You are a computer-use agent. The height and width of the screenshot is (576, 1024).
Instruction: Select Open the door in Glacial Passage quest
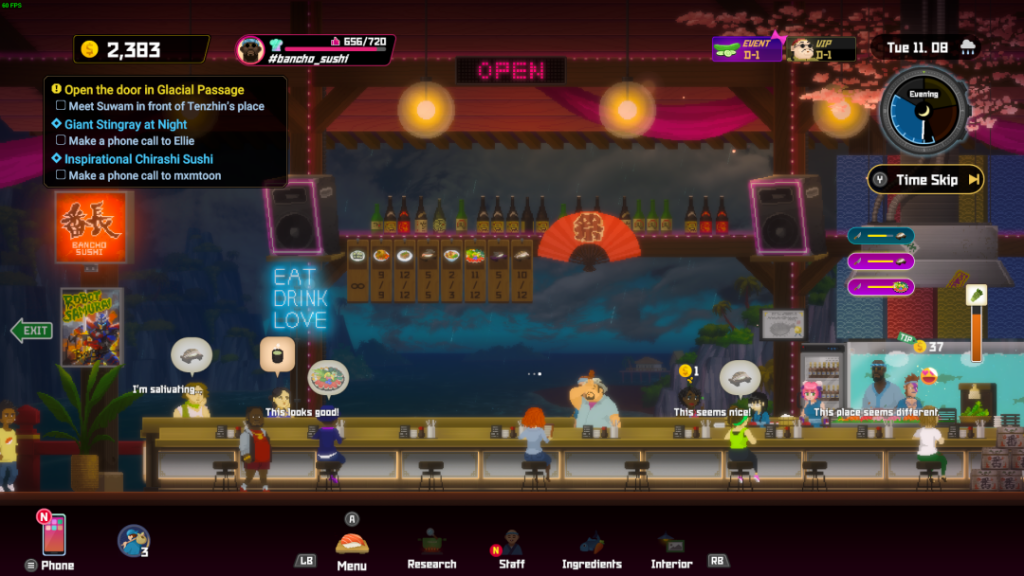[154, 90]
